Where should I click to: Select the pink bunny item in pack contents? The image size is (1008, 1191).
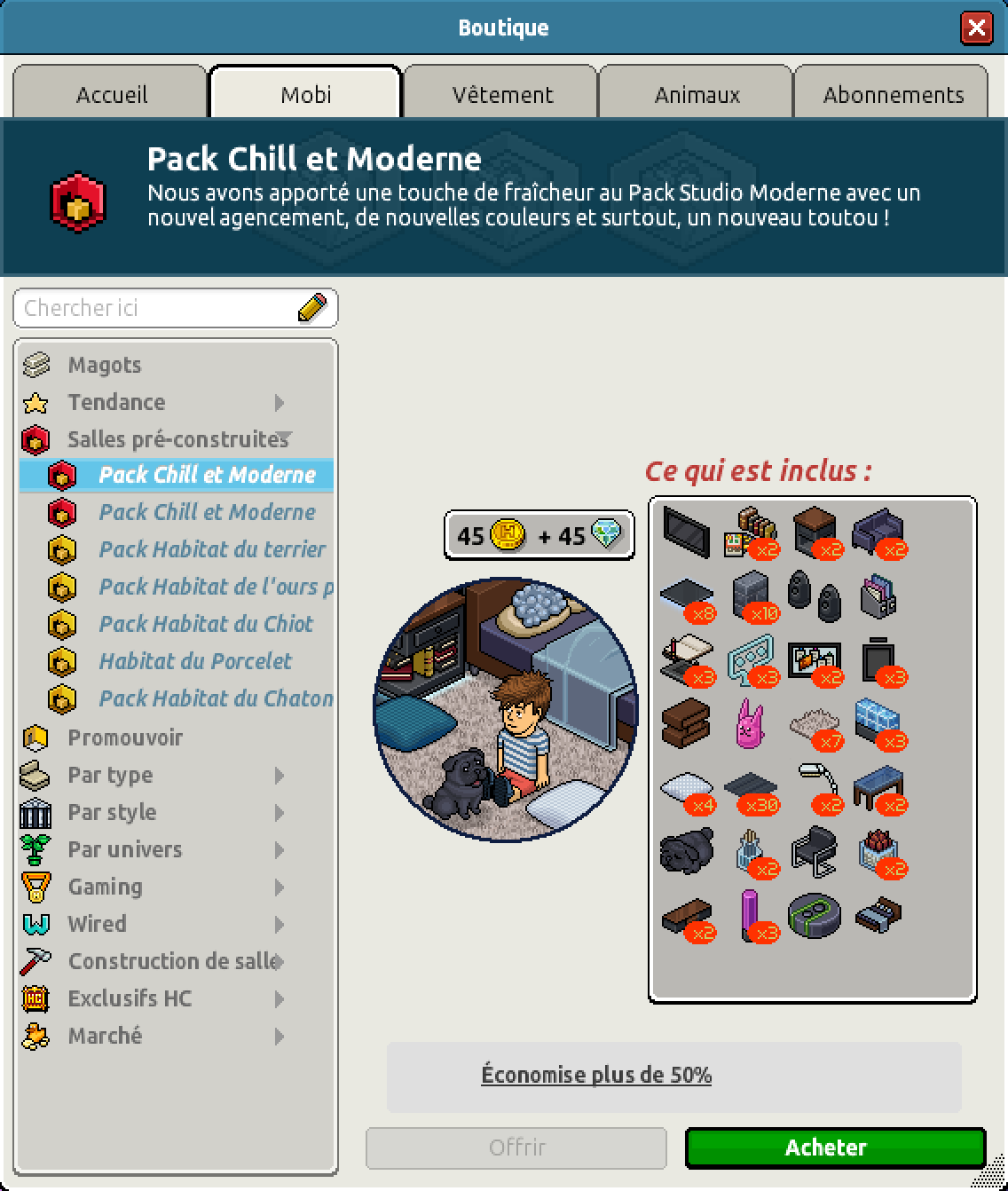pyautogui.click(x=750, y=722)
